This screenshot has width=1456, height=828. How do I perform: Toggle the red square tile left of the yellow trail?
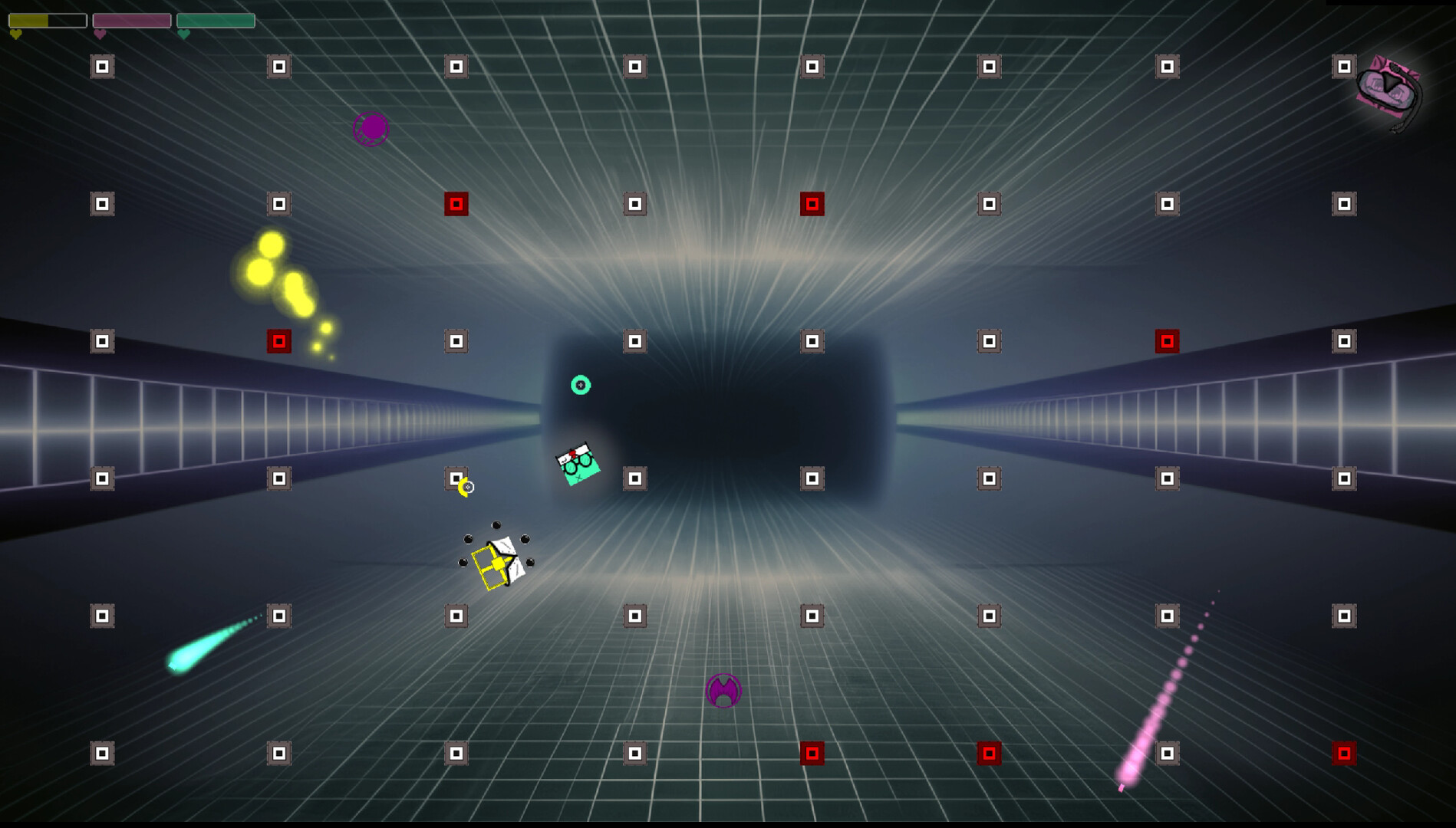click(278, 342)
